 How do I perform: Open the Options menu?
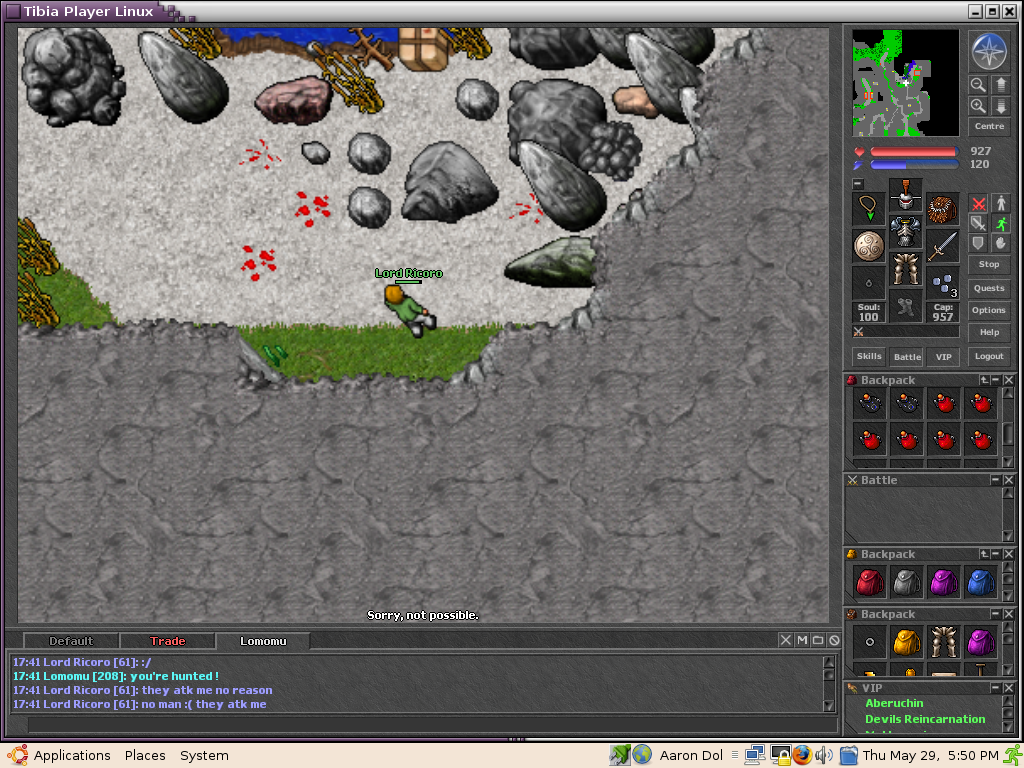click(x=989, y=310)
